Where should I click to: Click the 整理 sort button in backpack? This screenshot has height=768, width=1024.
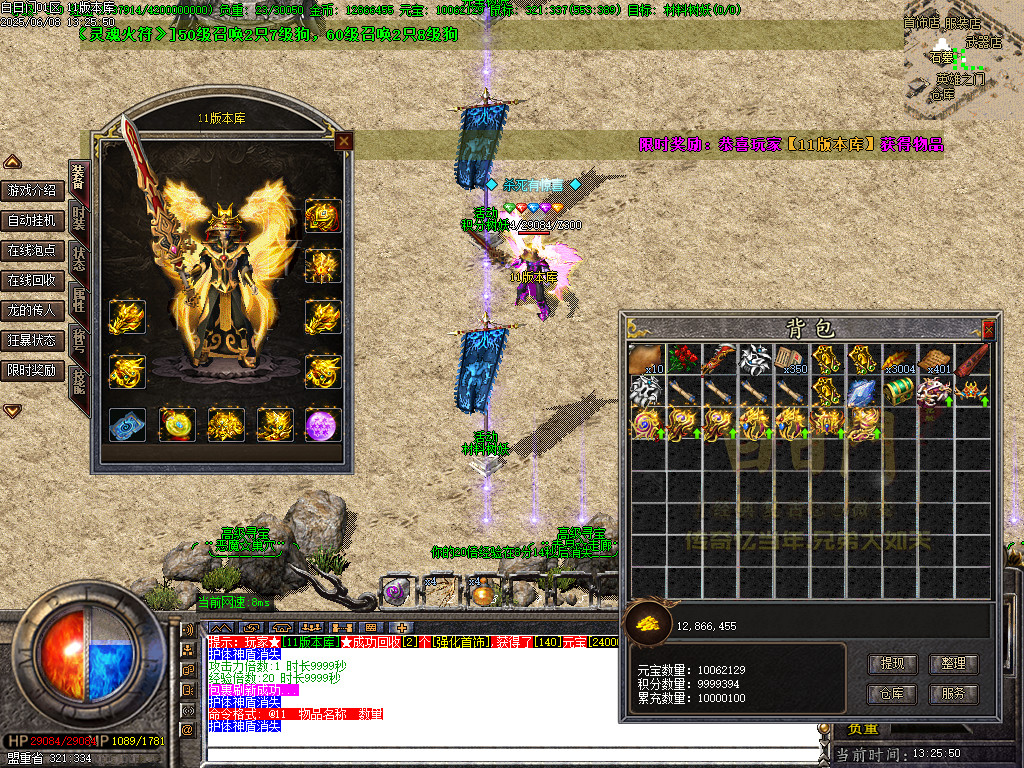point(952,663)
